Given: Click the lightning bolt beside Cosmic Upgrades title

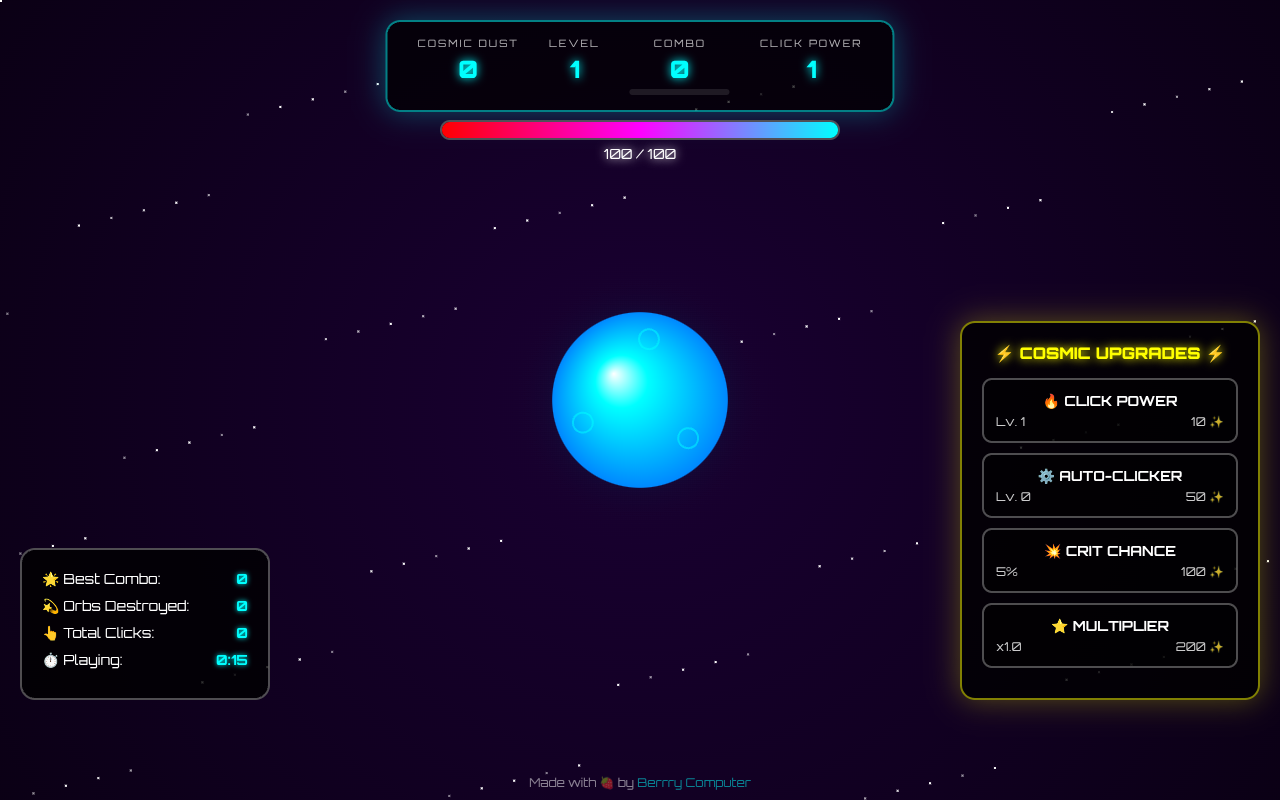Looking at the screenshot, I should (1002, 352).
